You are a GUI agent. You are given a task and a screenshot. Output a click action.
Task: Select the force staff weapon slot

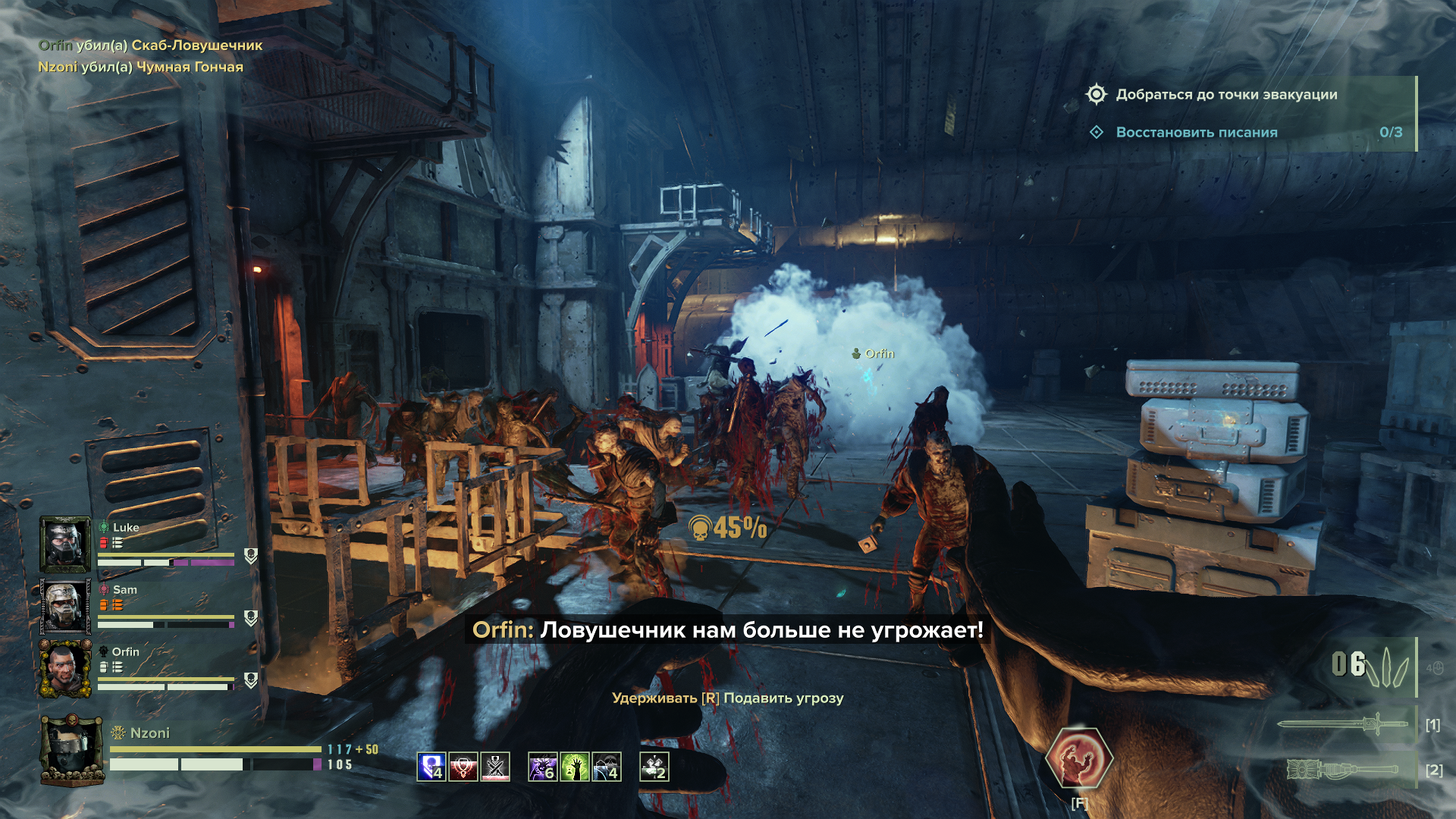click(1342, 770)
